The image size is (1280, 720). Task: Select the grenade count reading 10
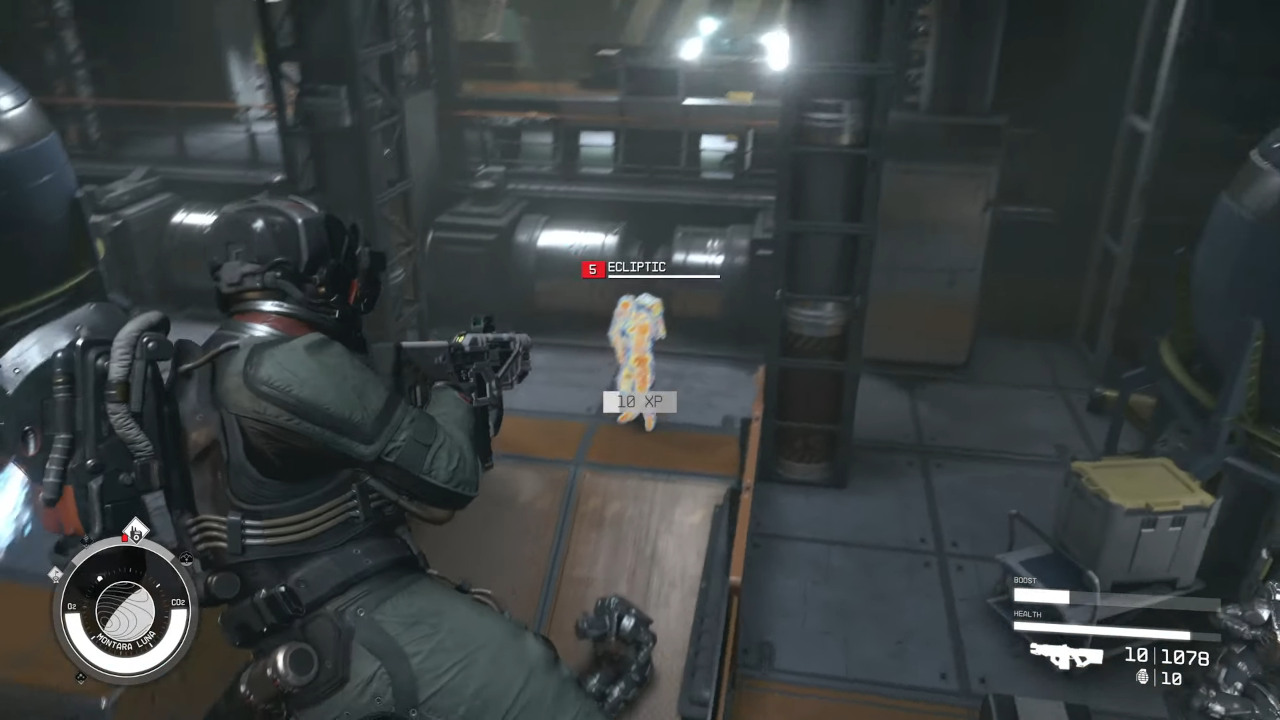(x=1172, y=678)
